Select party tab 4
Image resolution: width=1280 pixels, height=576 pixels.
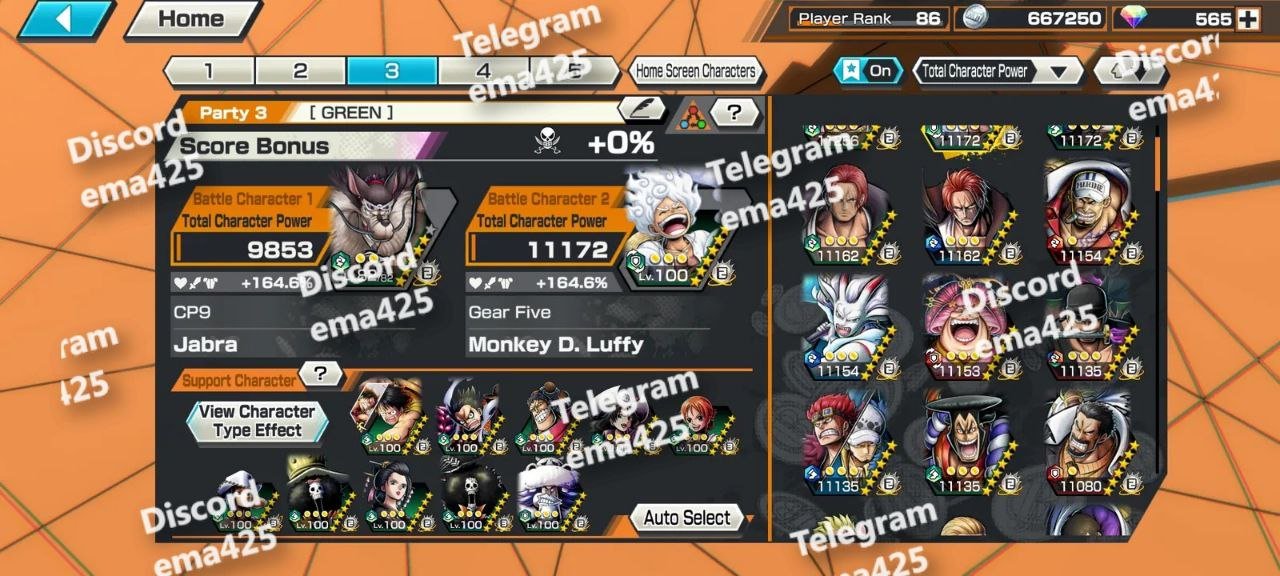(483, 71)
